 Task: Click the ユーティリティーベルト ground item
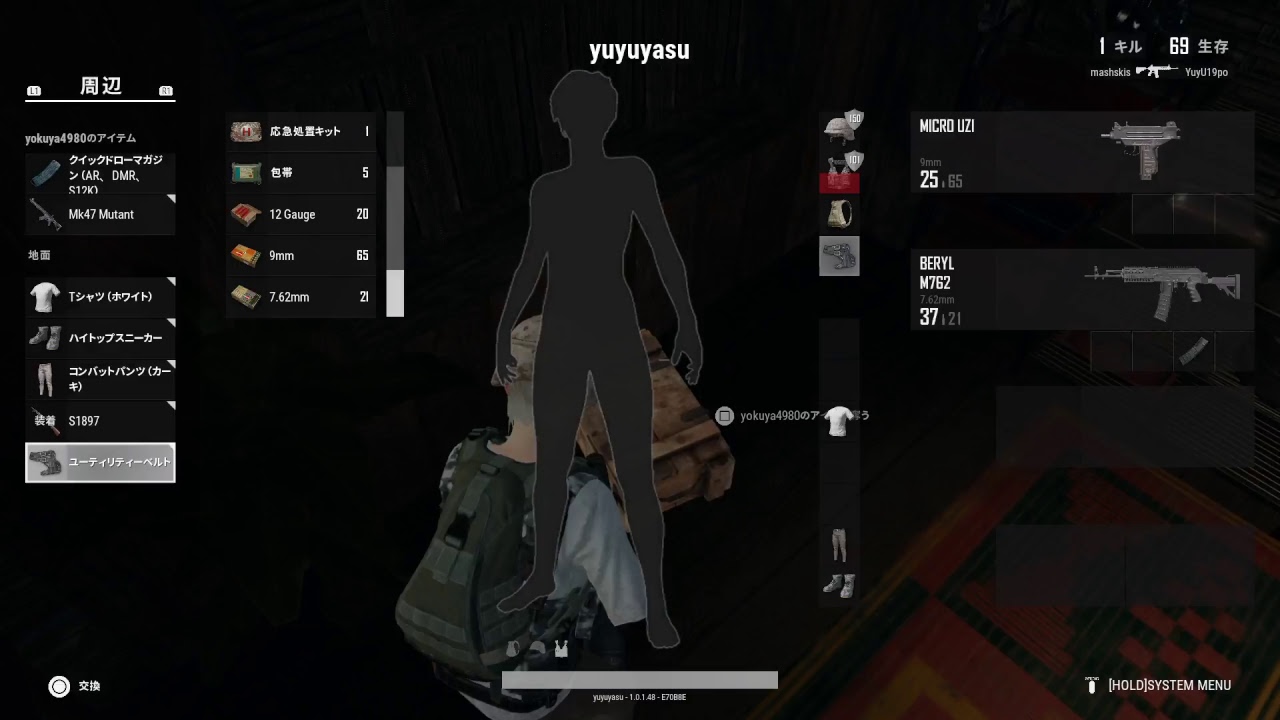click(100, 462)
